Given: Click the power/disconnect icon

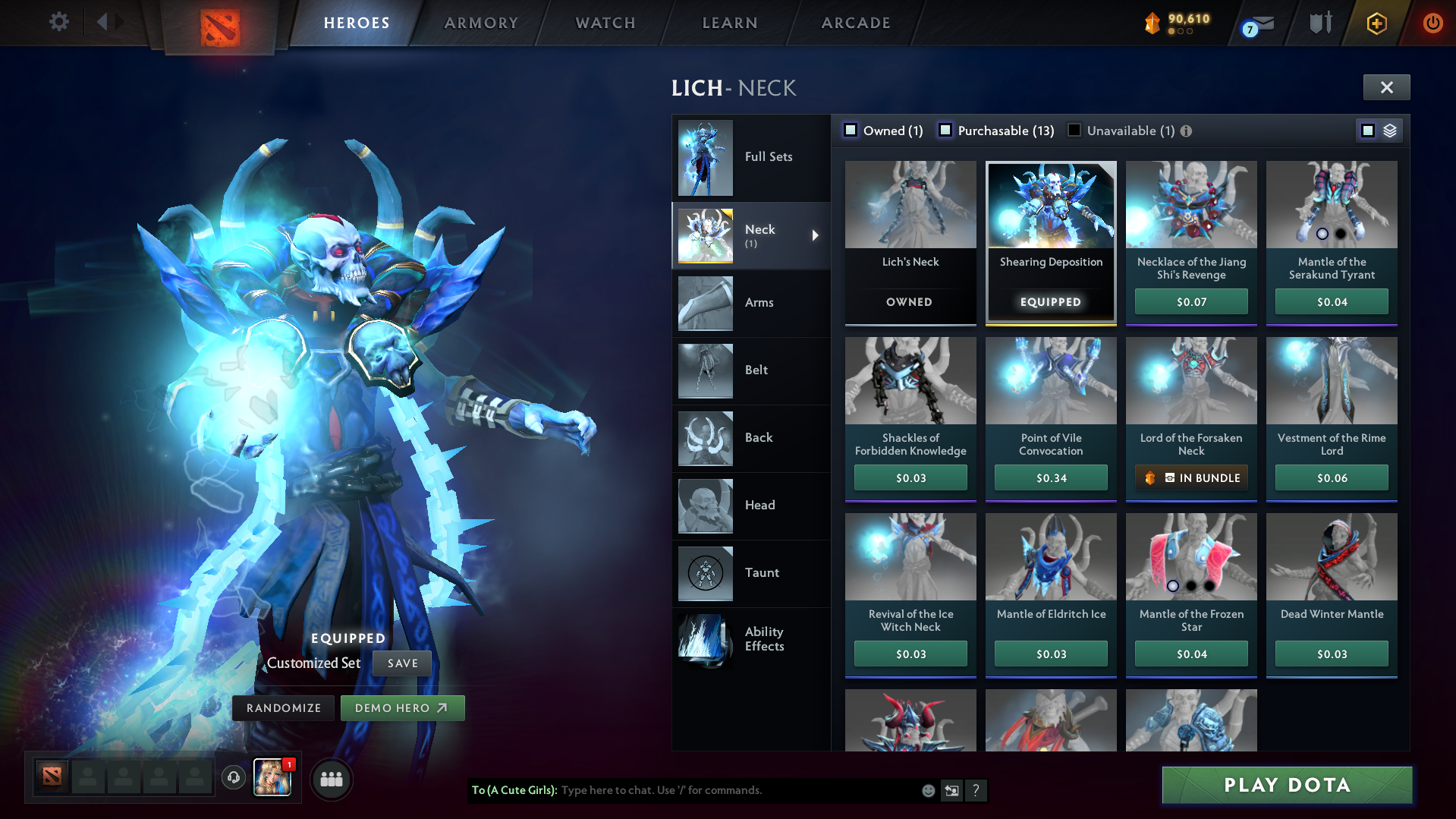Looking at the screenshot, I should [x=1432, y=23].
